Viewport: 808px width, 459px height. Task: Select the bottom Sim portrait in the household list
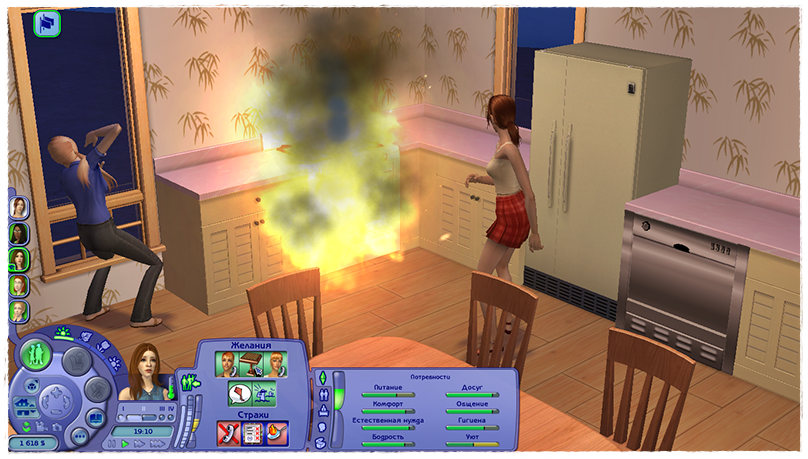pyautogui.click(x=19, y=311)
